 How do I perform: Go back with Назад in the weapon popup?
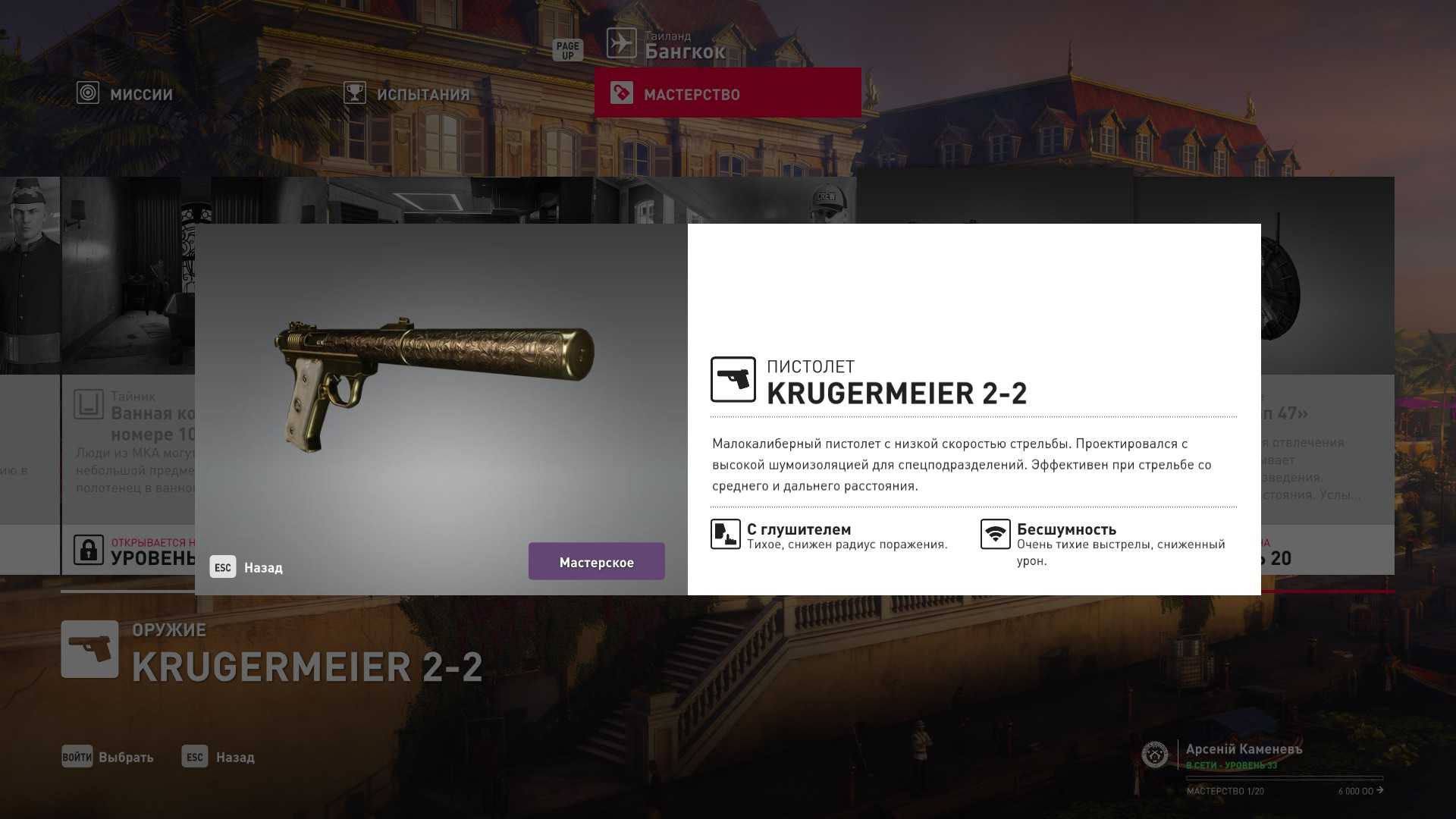click(x=247, y=567)
